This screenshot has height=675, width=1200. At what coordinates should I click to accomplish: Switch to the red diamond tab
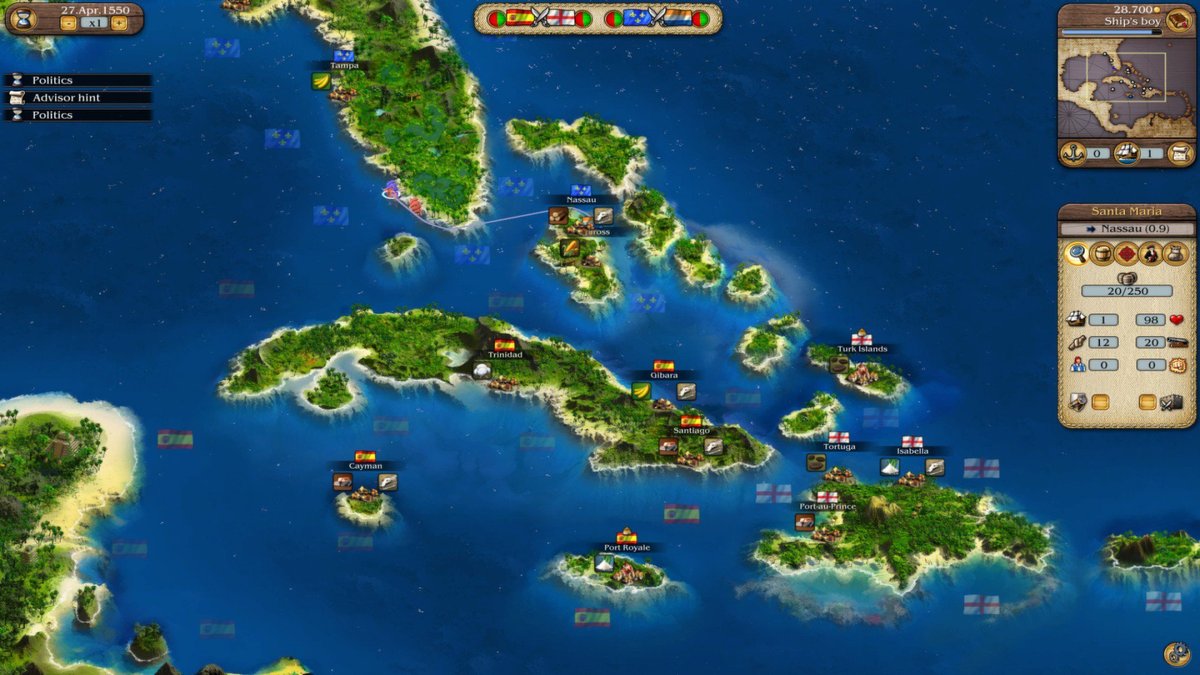coord(1127,253)
